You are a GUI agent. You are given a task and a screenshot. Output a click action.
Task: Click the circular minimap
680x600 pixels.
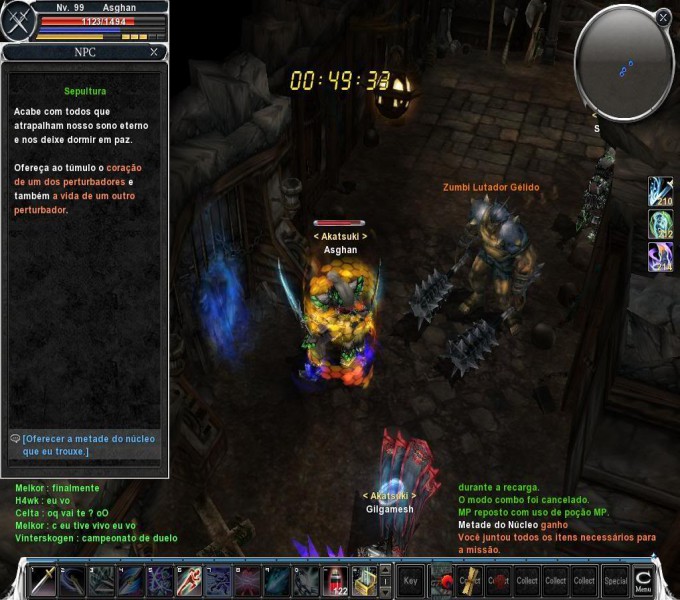coord(623,63)
